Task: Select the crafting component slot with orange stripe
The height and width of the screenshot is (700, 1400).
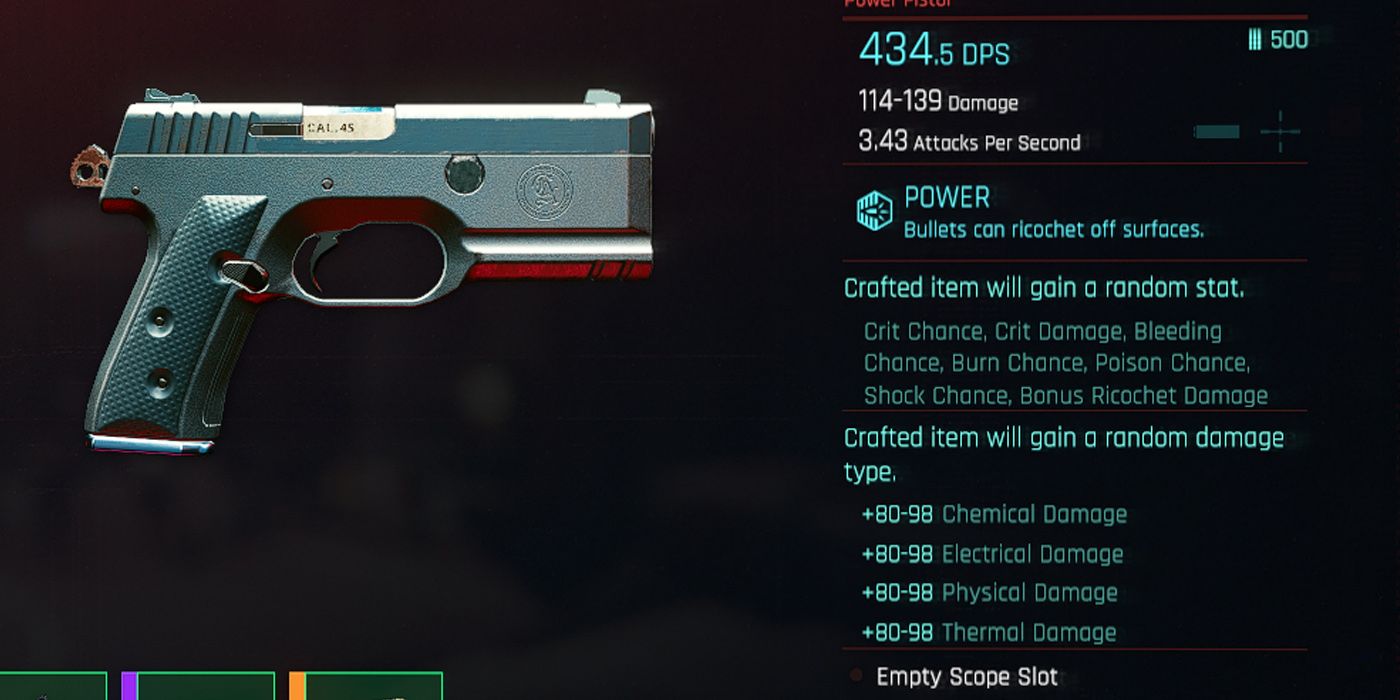Action: click(366, 686)
